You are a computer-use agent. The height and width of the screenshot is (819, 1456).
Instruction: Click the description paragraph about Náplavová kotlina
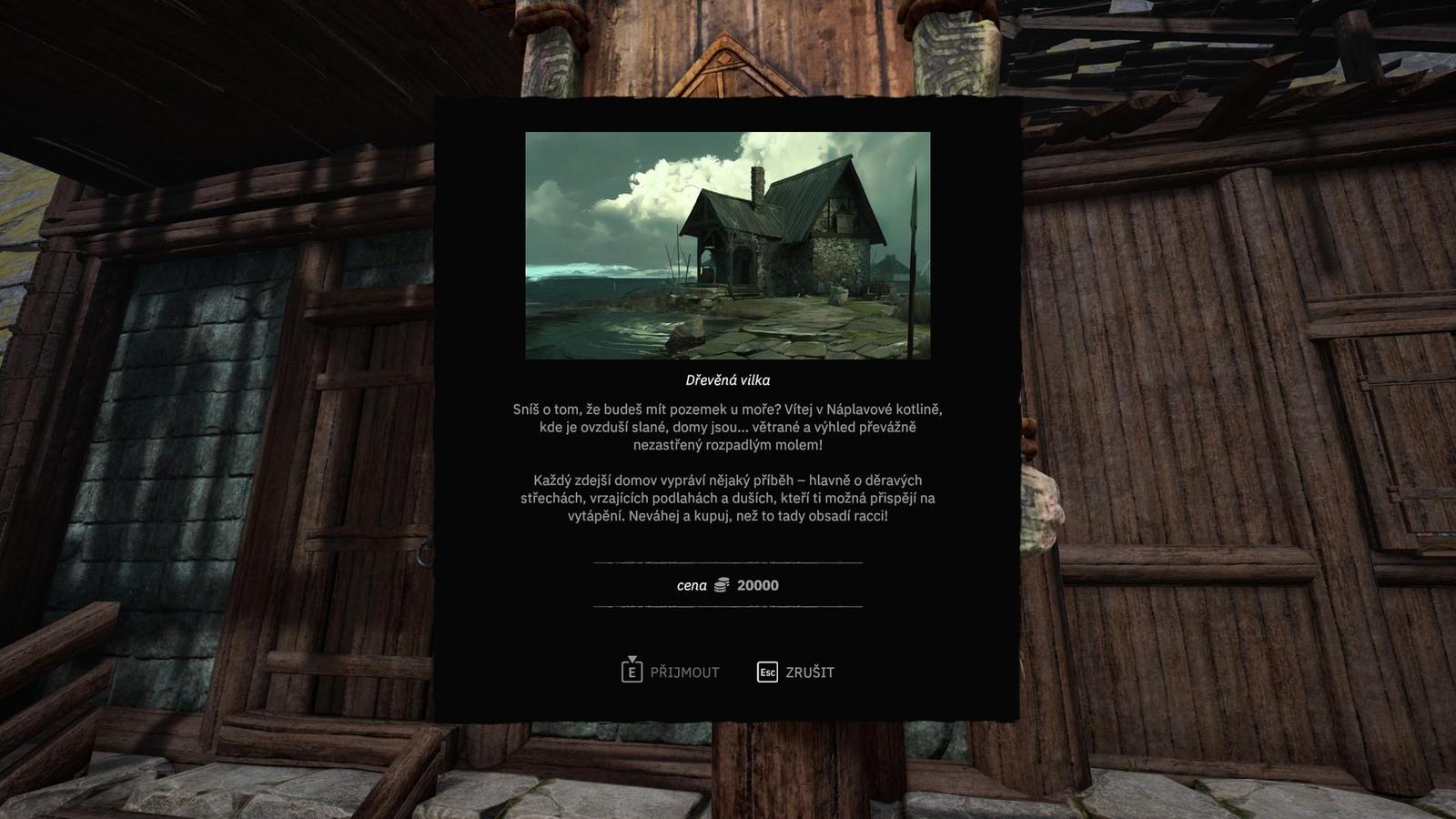(728, 424)
